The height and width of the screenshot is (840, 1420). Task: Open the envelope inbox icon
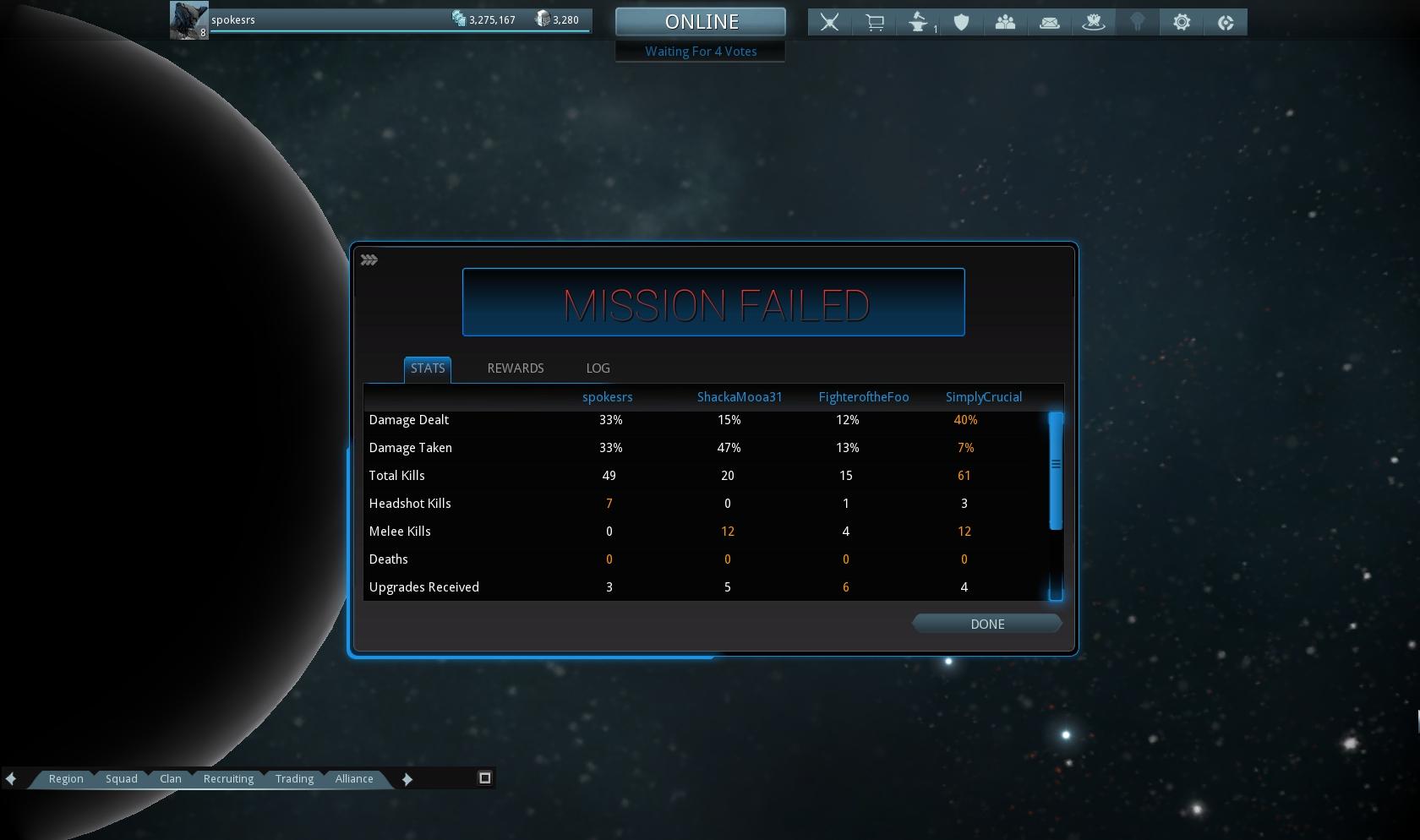click(x=1050, y=23)
